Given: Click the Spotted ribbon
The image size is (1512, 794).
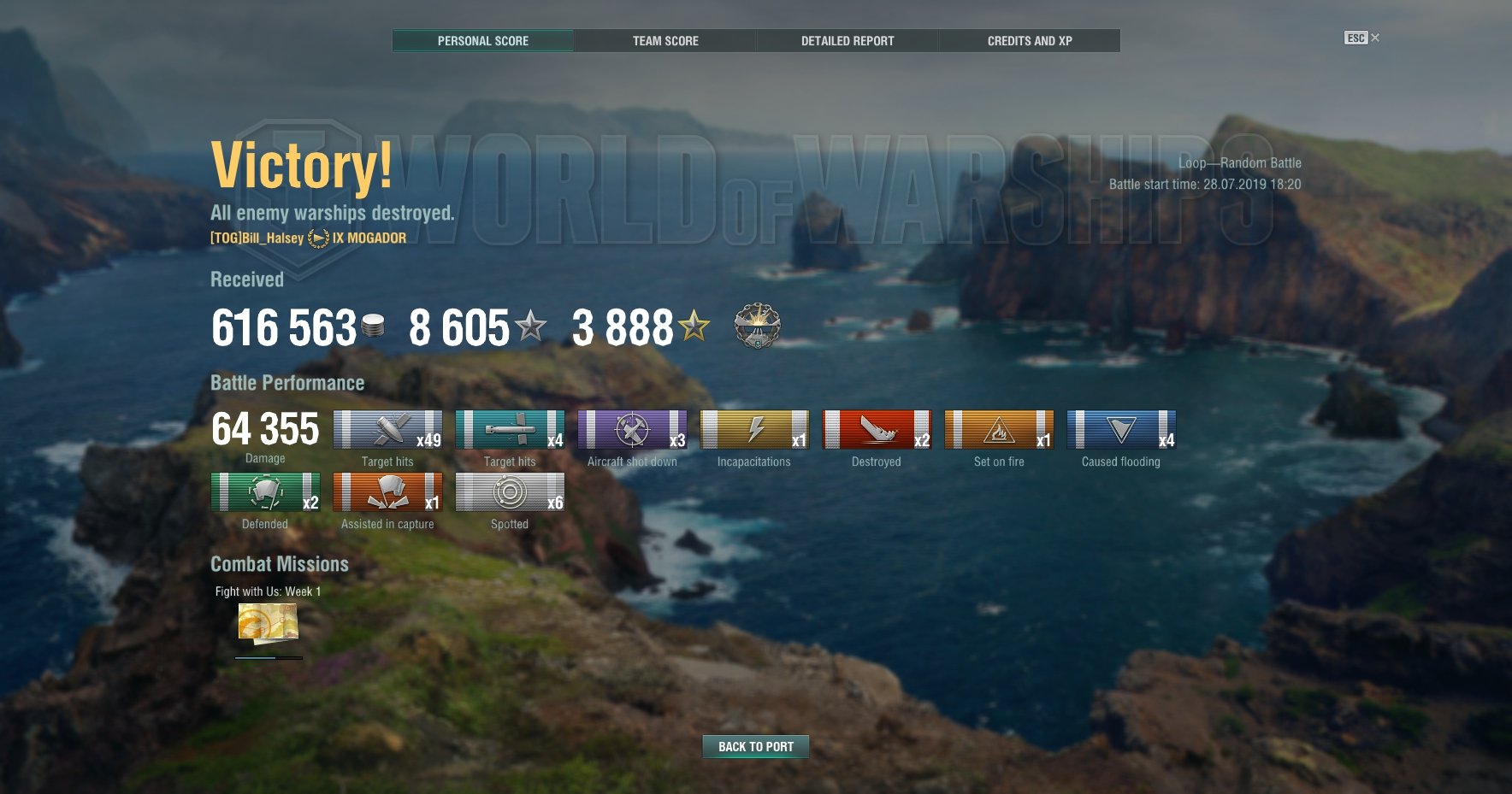Looking at the screenshot, I should pos(510,492).
